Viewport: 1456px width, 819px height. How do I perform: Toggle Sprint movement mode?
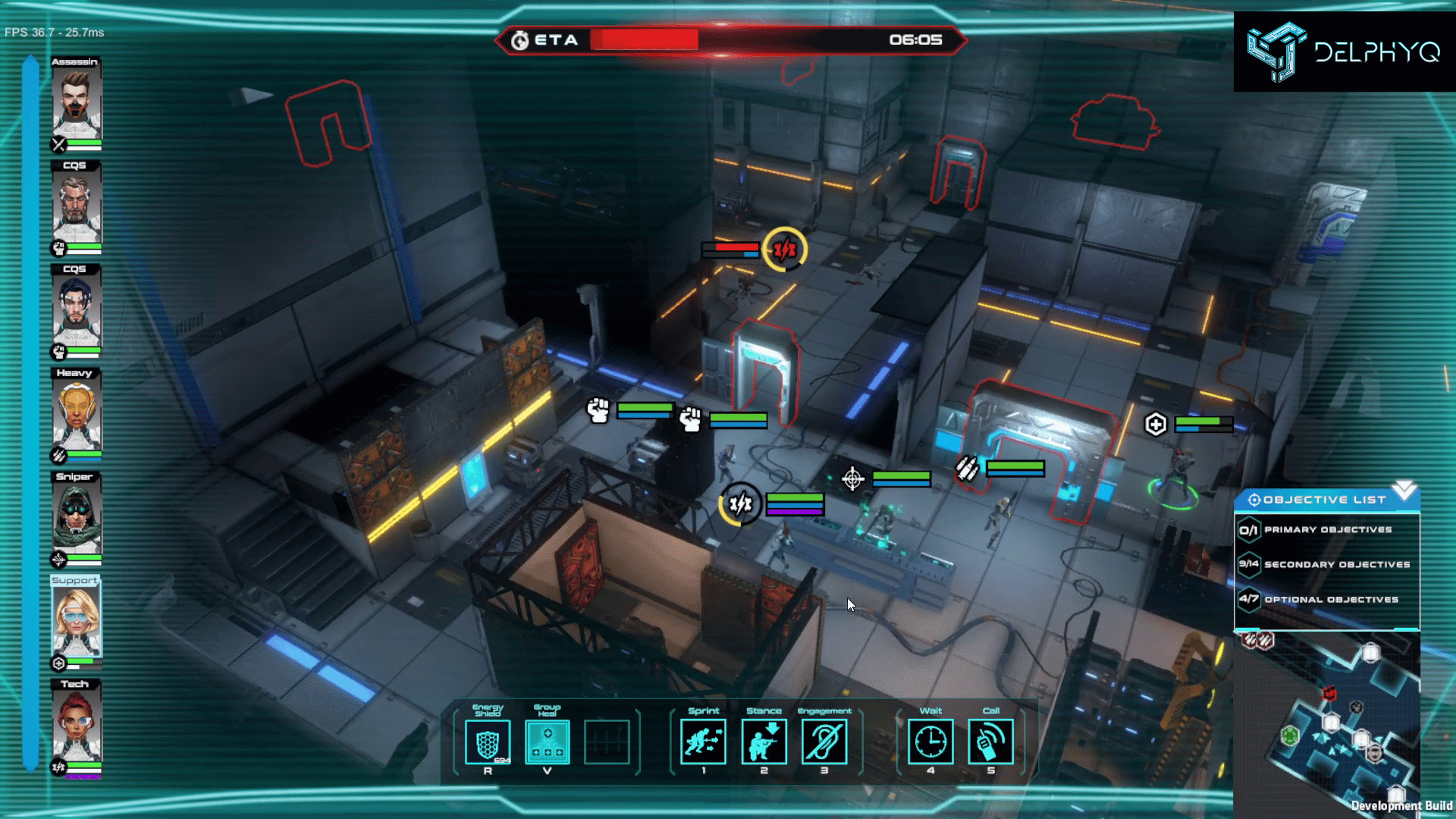pyautogui.click(x=703, y=742)
